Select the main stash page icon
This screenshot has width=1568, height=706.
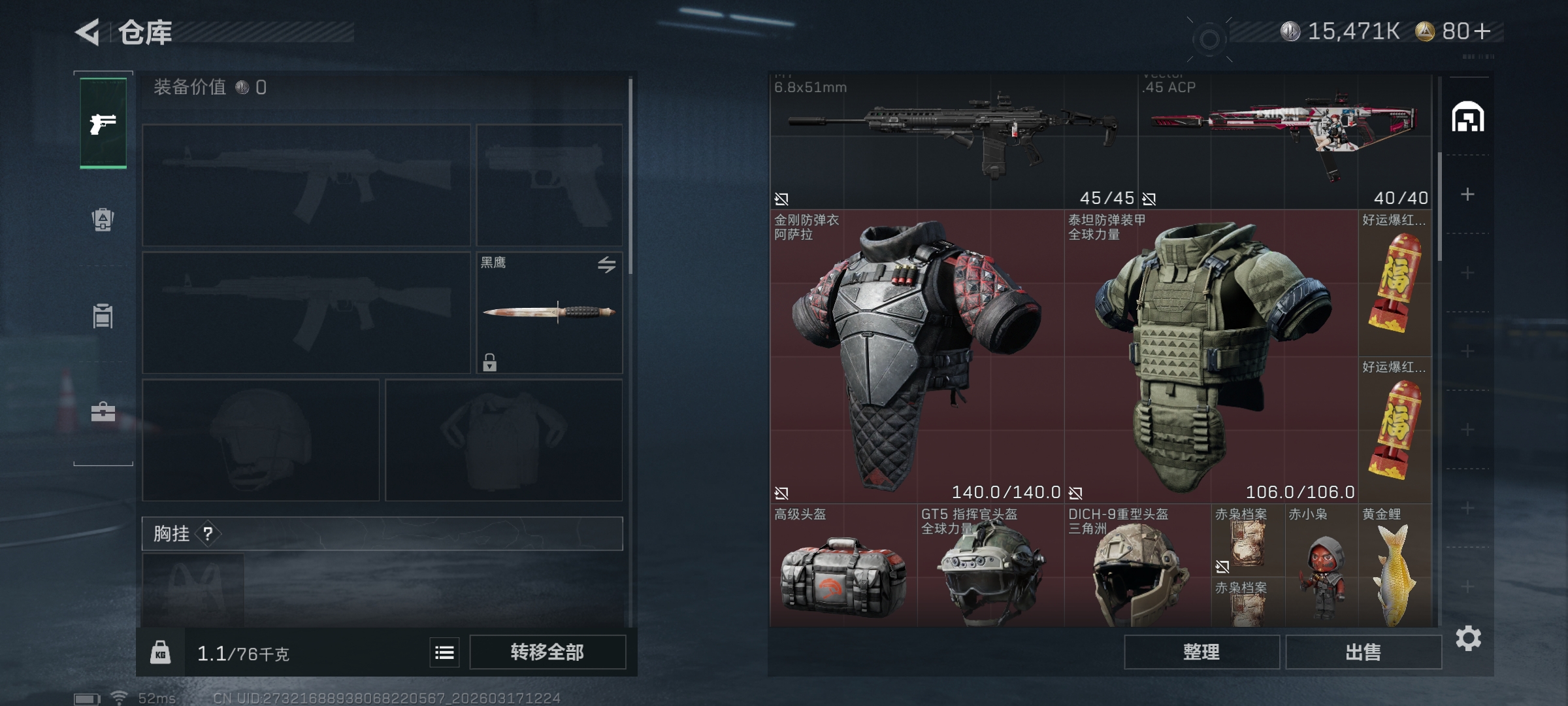(1468, 118)
